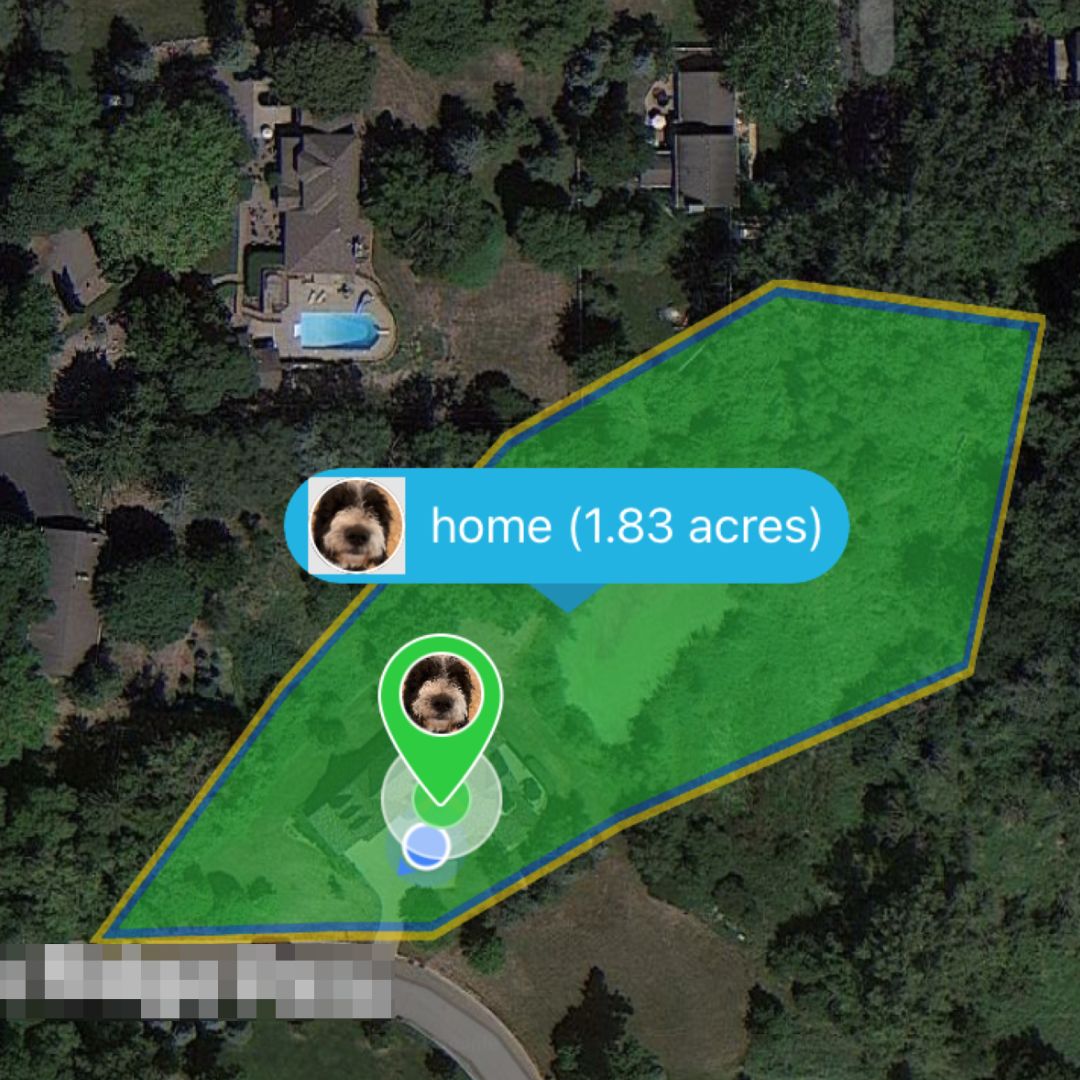
Task: Tap the home (1.83 acres) zone label
Action: pyautogui.click(x=625, y=526)
